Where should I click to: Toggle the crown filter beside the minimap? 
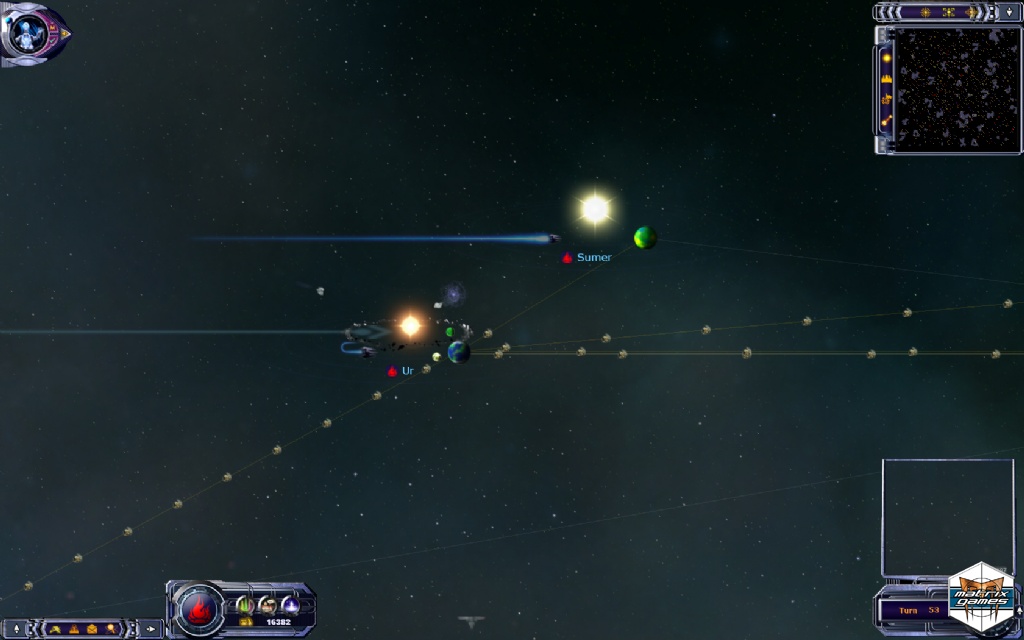point(886,78)
